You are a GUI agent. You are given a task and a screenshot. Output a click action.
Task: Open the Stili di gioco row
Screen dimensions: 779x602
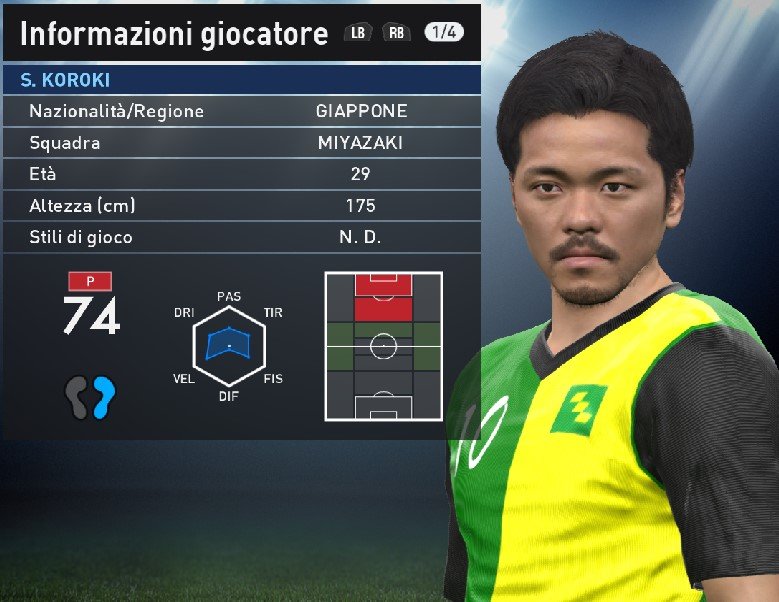240,238
